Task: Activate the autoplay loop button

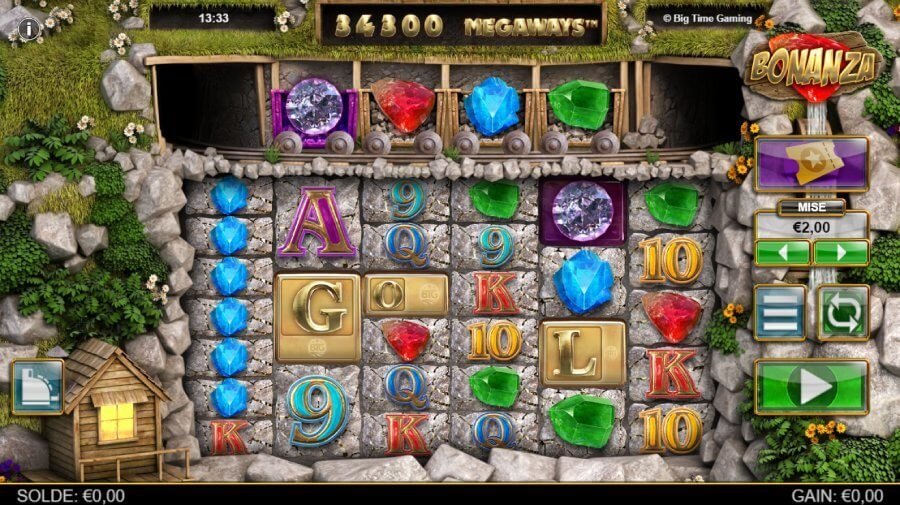Action: 843,312
